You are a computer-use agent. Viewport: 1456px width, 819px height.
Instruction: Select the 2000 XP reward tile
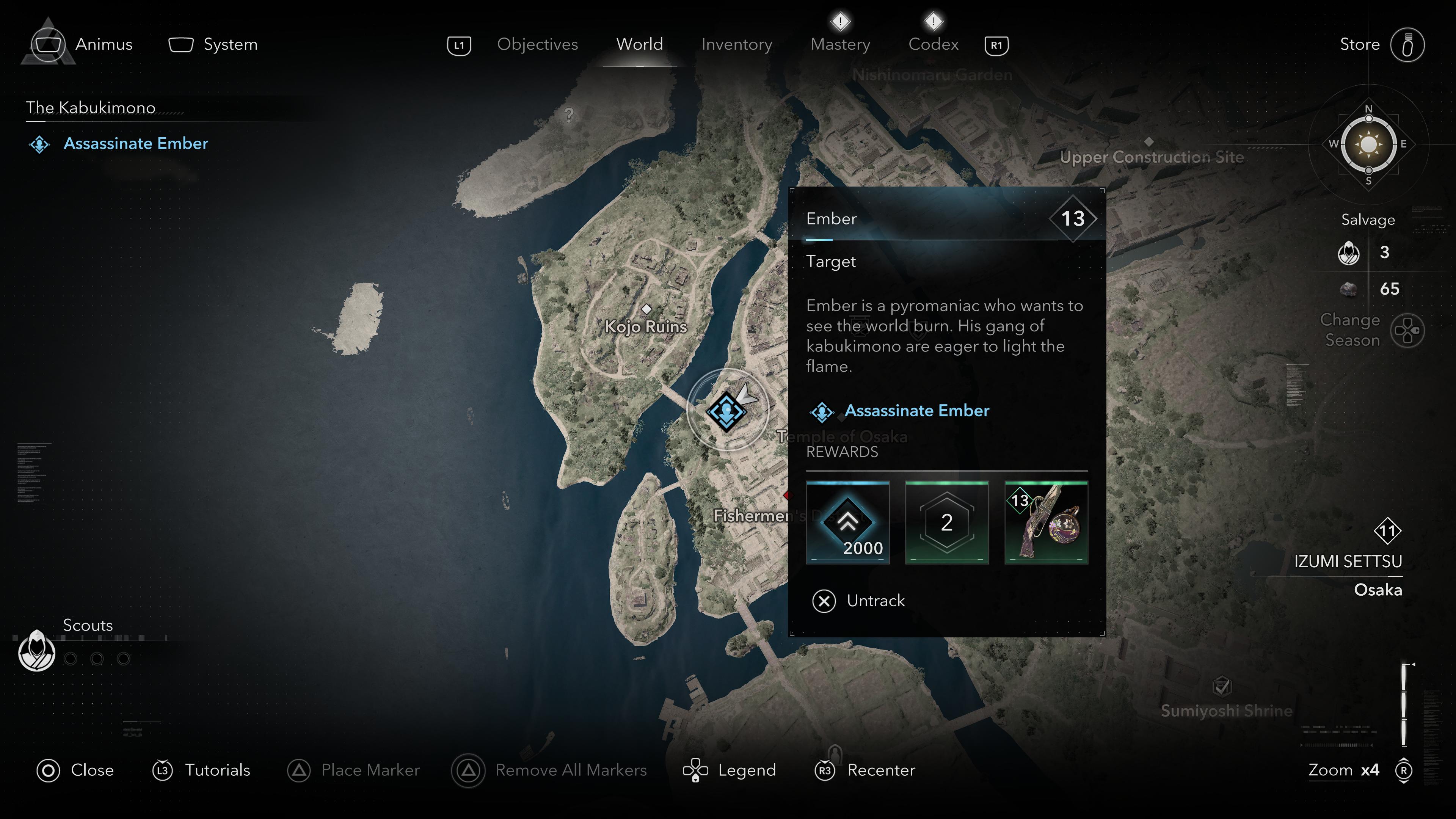[x=847, y=522]
